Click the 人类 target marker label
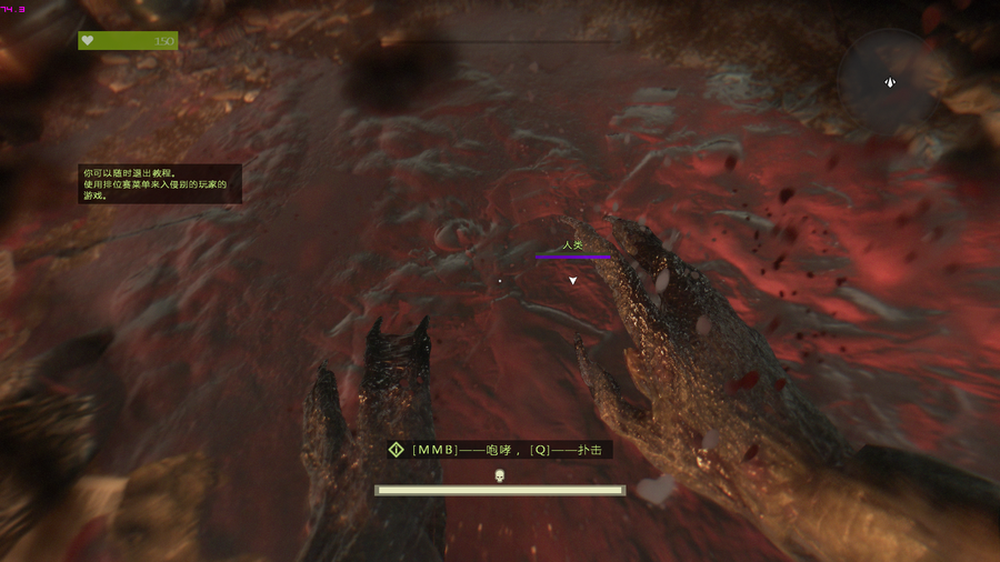This screenshot has height=562, width=1000. click(x=572, y=245)
